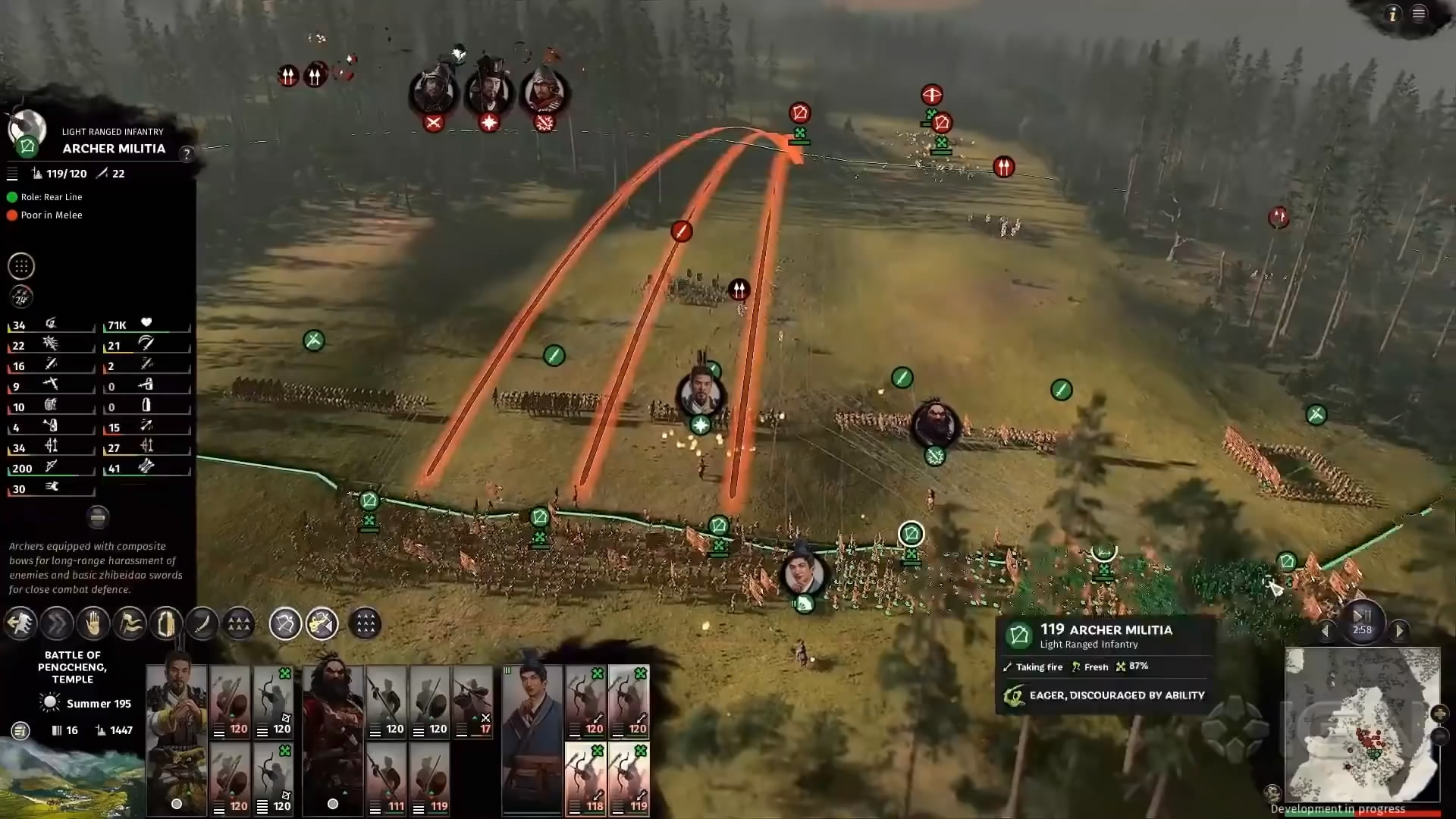
Task: Click the battlefield minimap
Action: point(1362,724)
